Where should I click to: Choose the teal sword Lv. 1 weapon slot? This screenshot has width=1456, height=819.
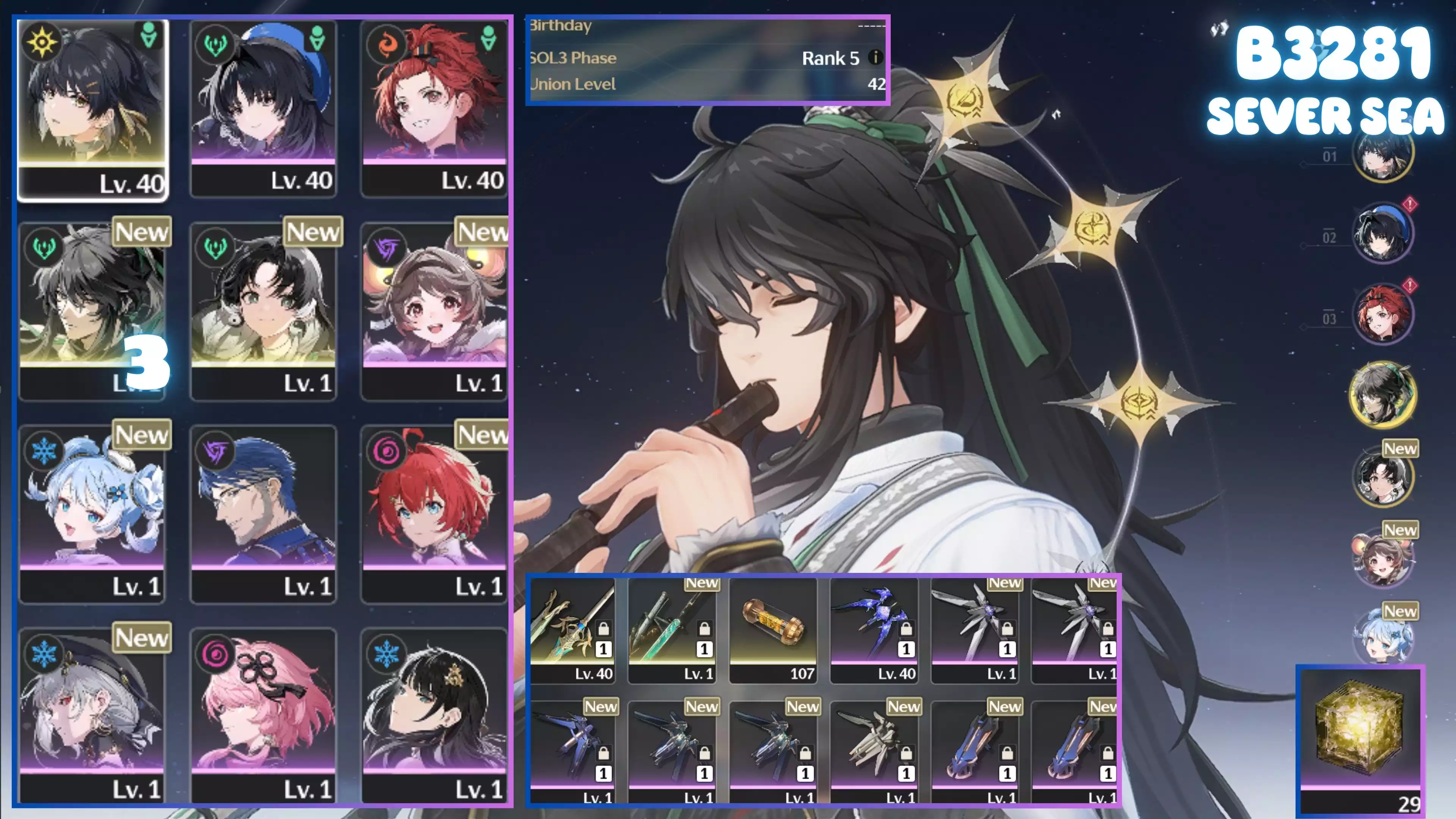pyautogui.click(x=672, y=630)
